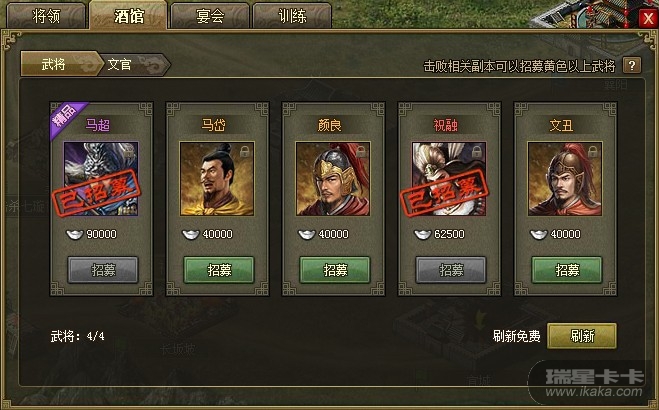Select the 颜良 general portrait
The image size is (659, 410).
point(334,178)
